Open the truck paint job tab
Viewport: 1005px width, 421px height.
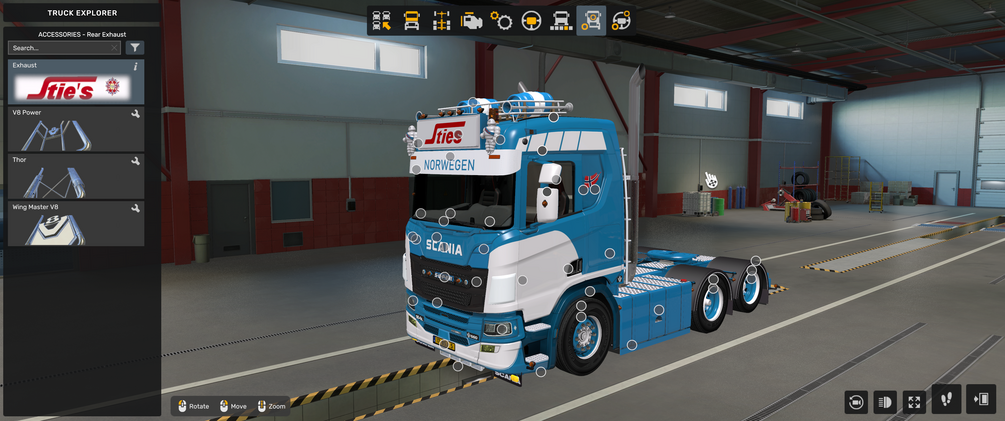click(561, 20)
